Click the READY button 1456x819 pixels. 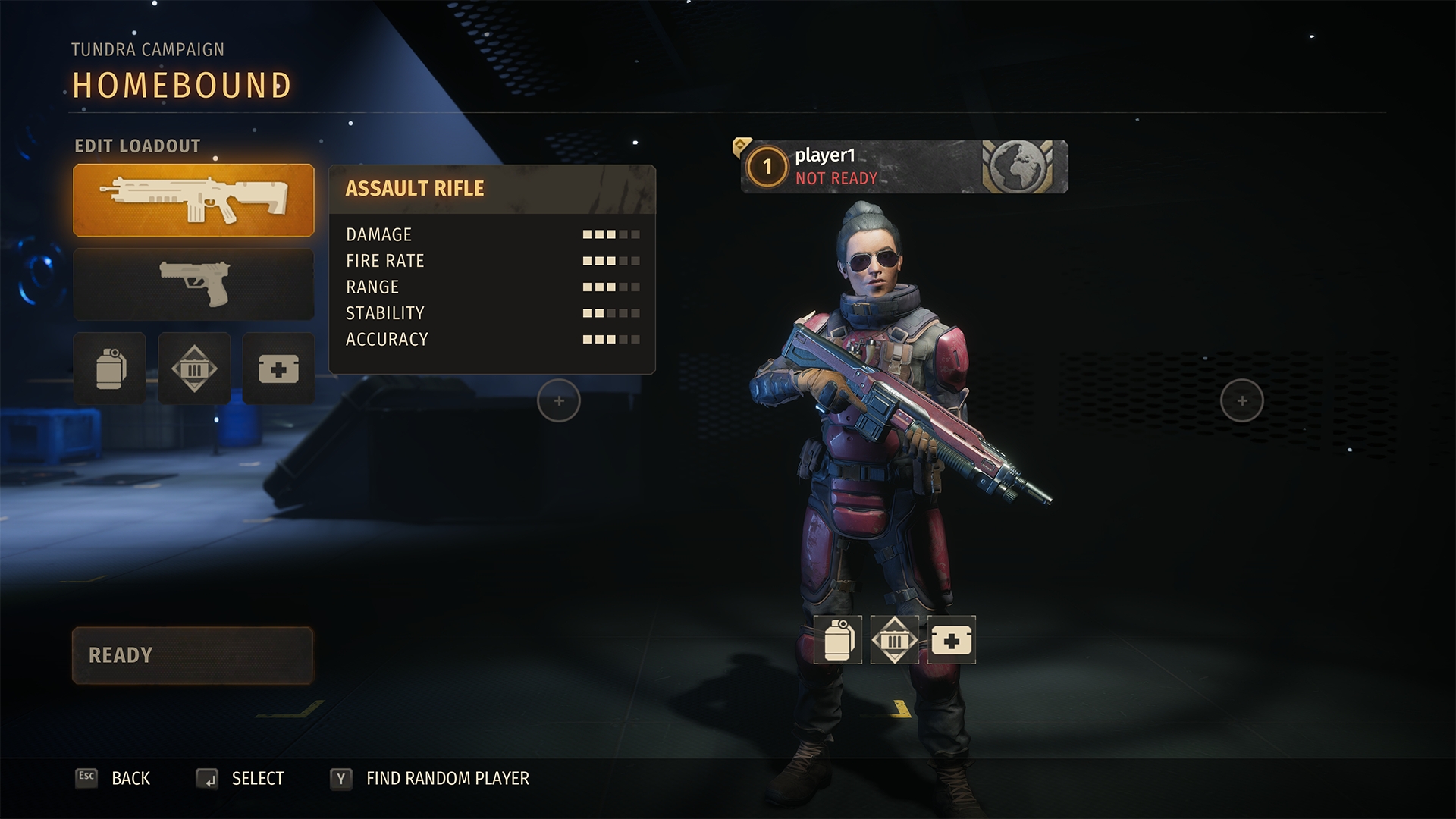(193, 655)
